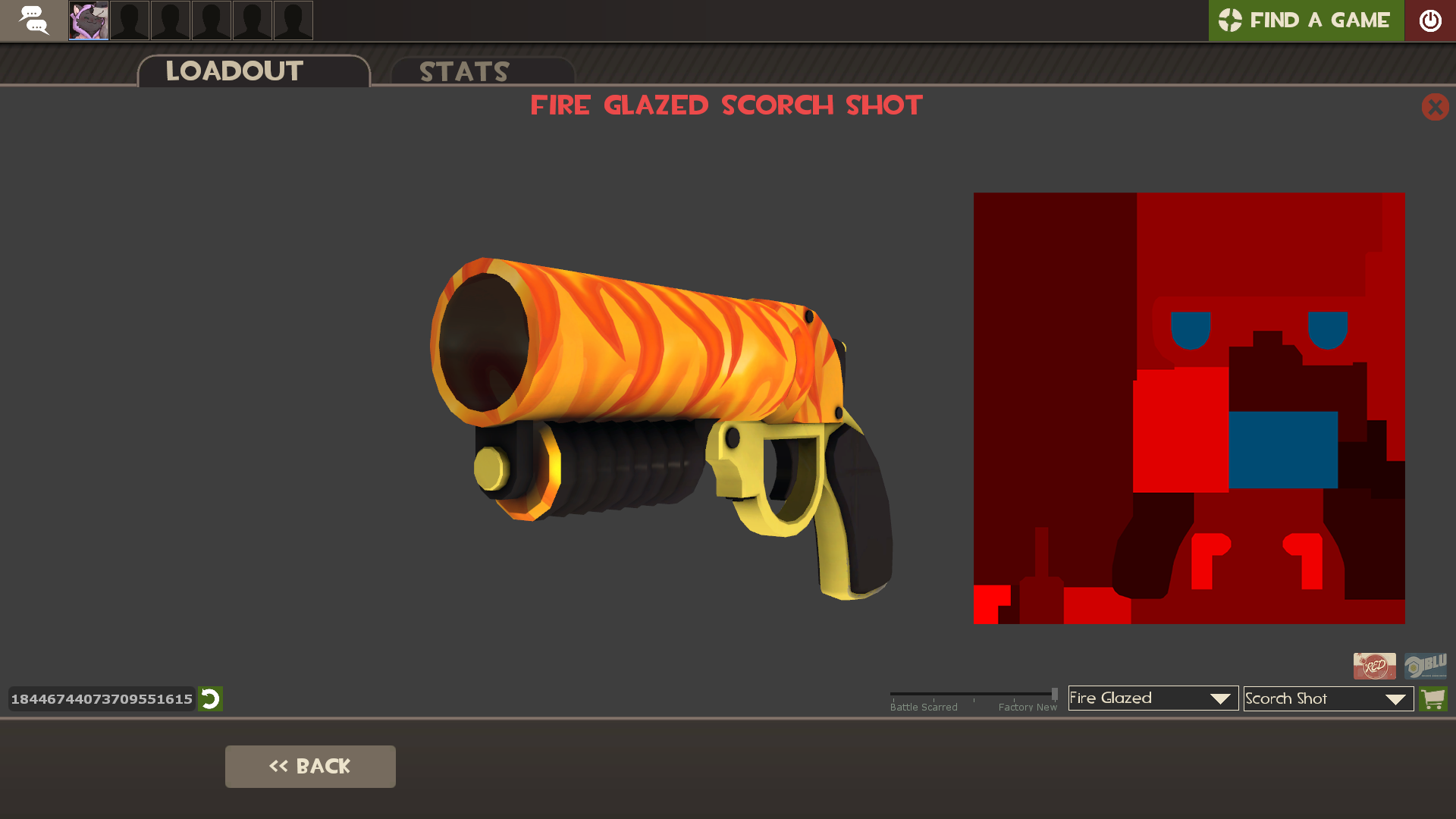The width and height of the screenshot is (1456, 819).
Task: Select the RED team paint preview icon
Action: point(1374,666)
